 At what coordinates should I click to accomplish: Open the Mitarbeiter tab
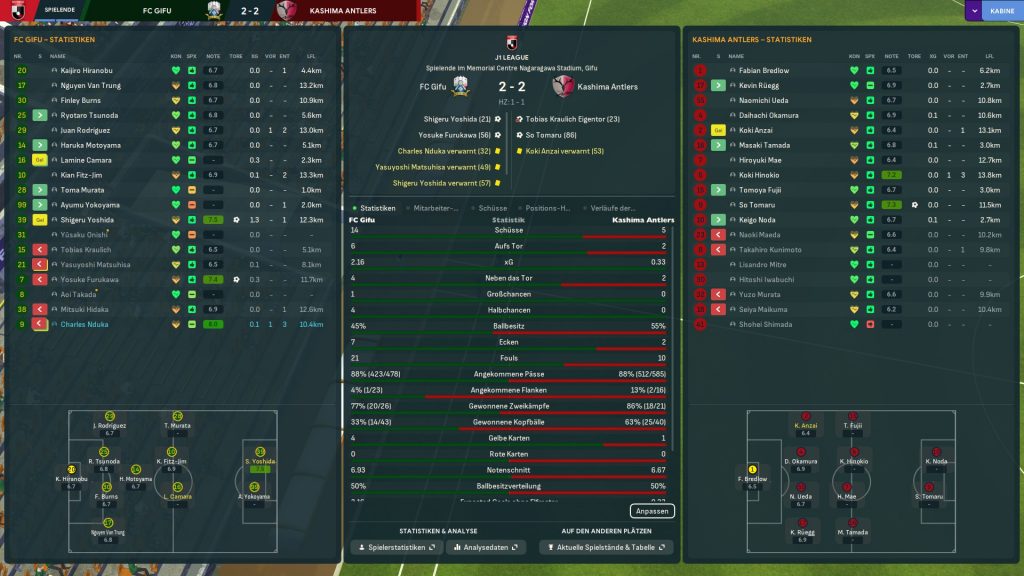tap(436, 208)
